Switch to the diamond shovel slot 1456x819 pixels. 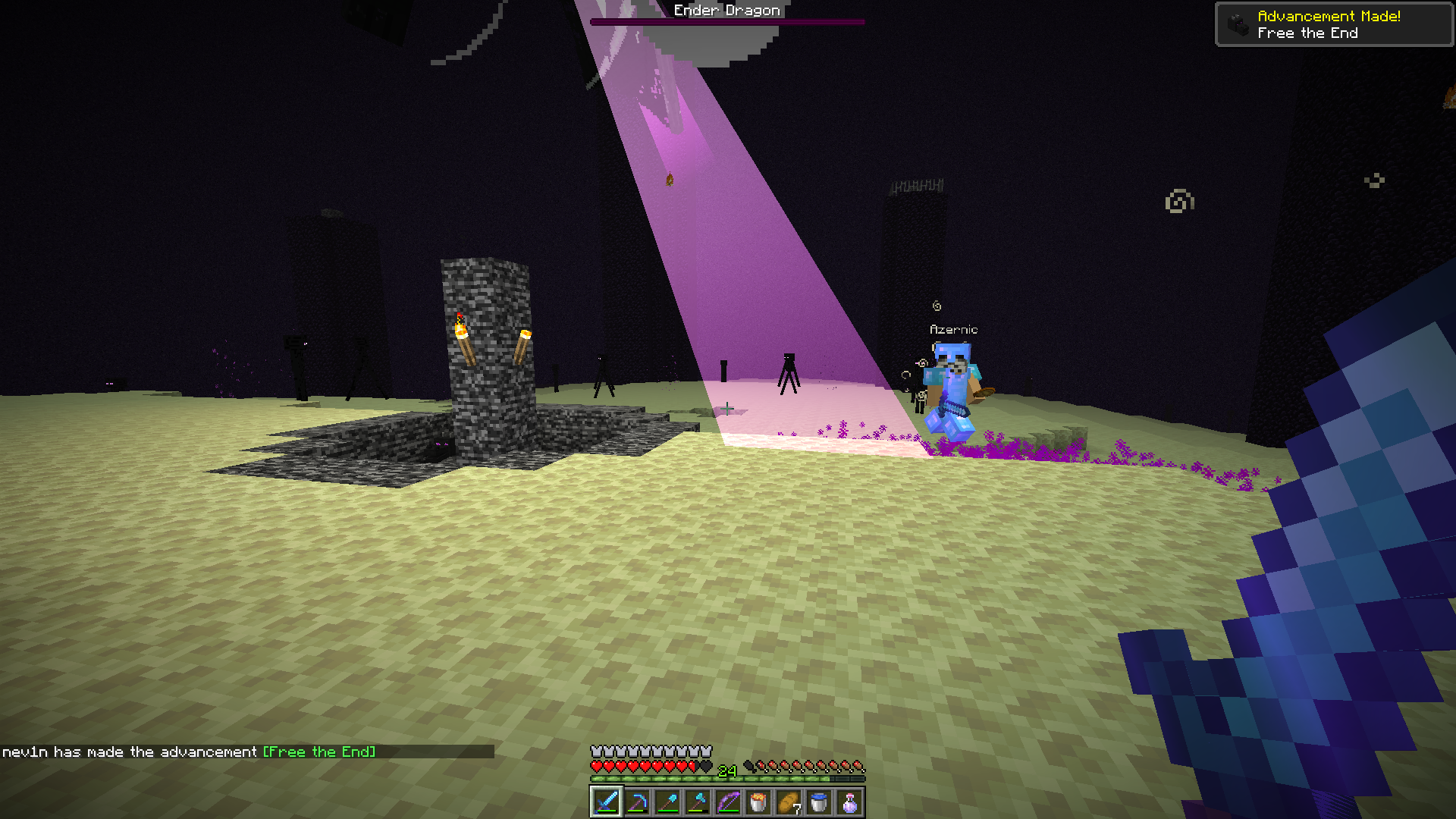(667, 802)
